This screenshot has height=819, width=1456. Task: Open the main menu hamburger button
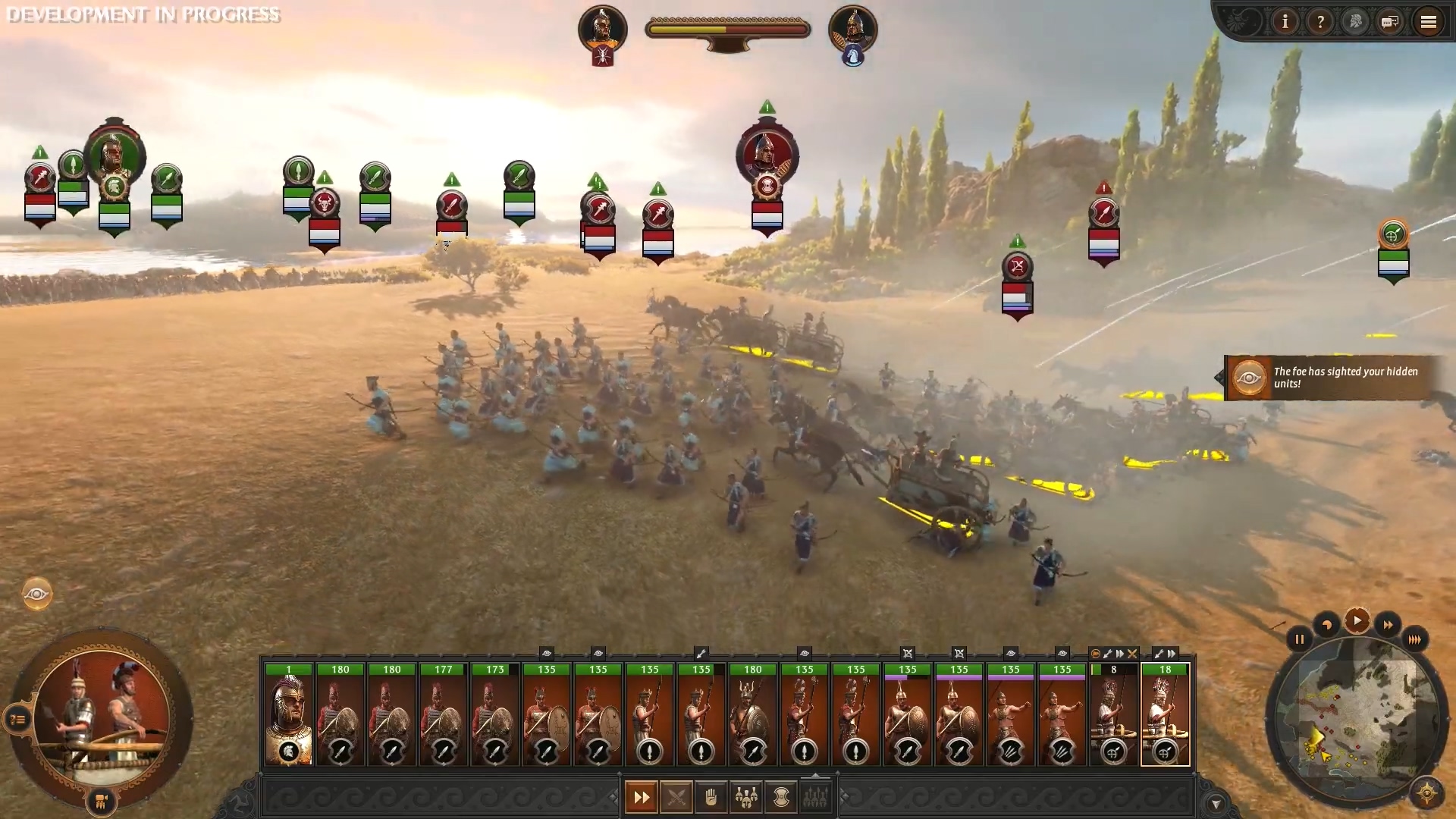[x=1428, y=22]
